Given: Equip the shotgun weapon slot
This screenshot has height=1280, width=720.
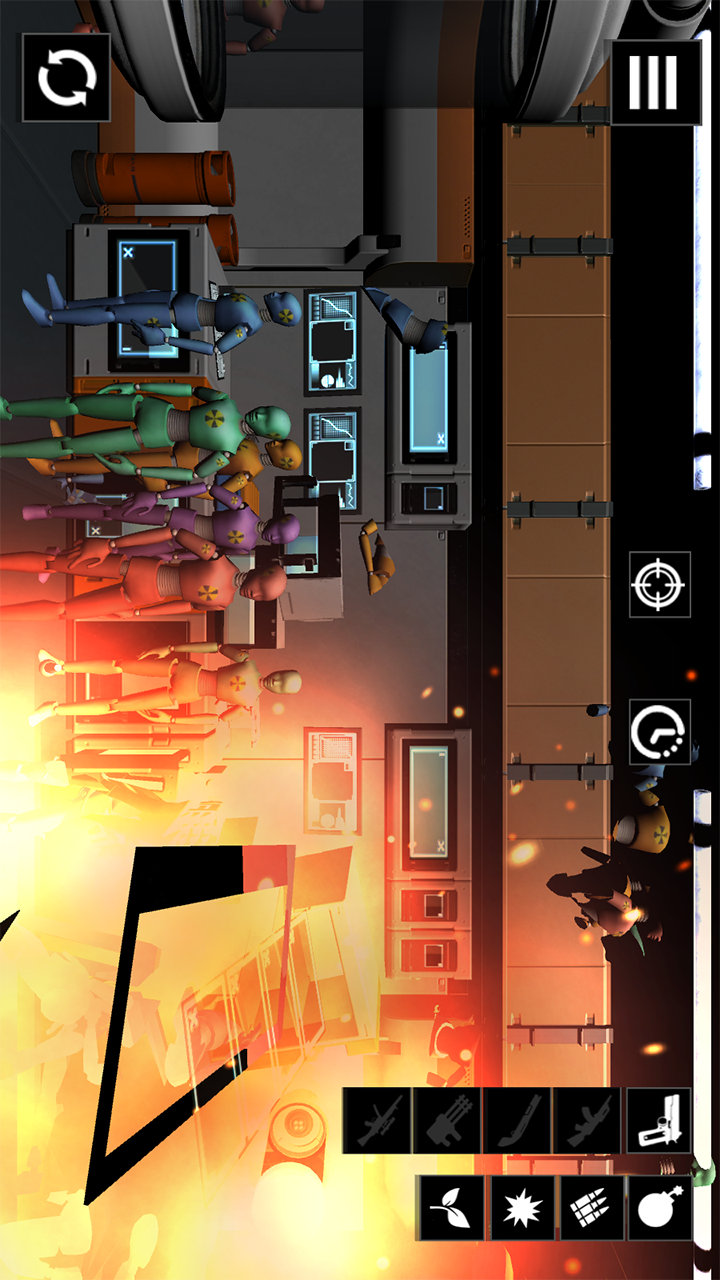Looking at the screenshot, I should [517, 1121].
